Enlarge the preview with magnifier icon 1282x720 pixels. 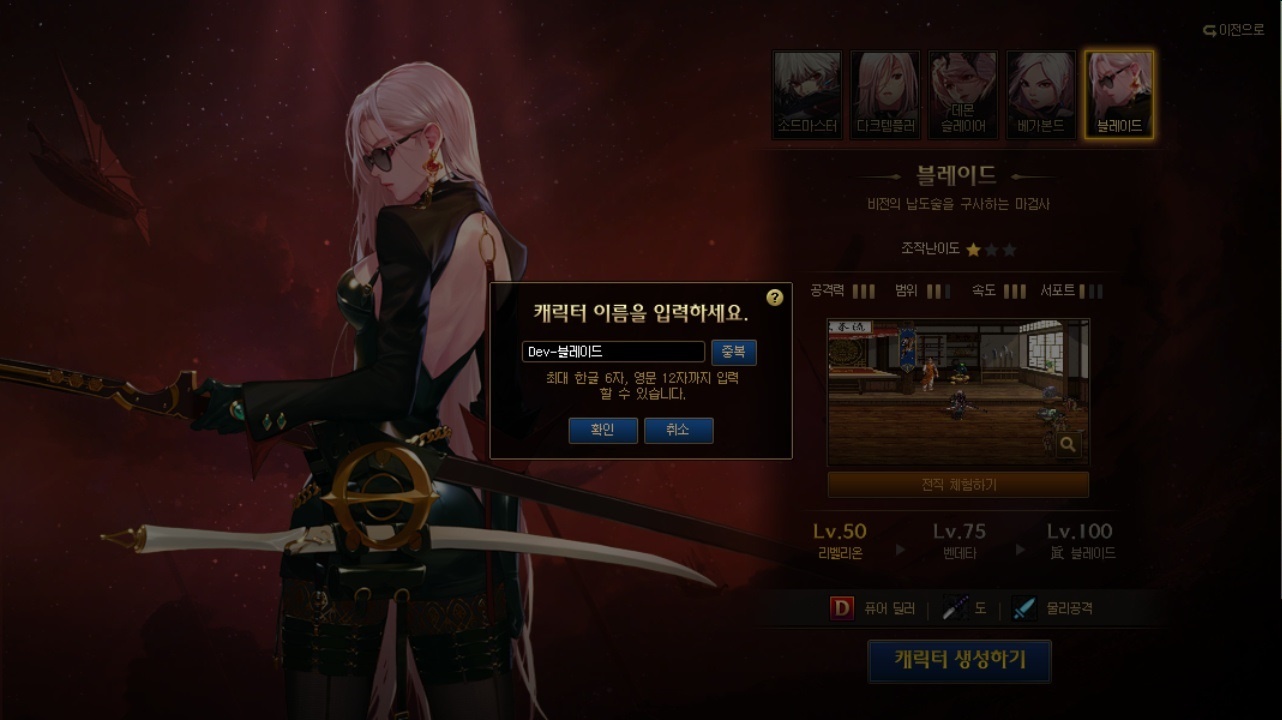coord(1068,444)
